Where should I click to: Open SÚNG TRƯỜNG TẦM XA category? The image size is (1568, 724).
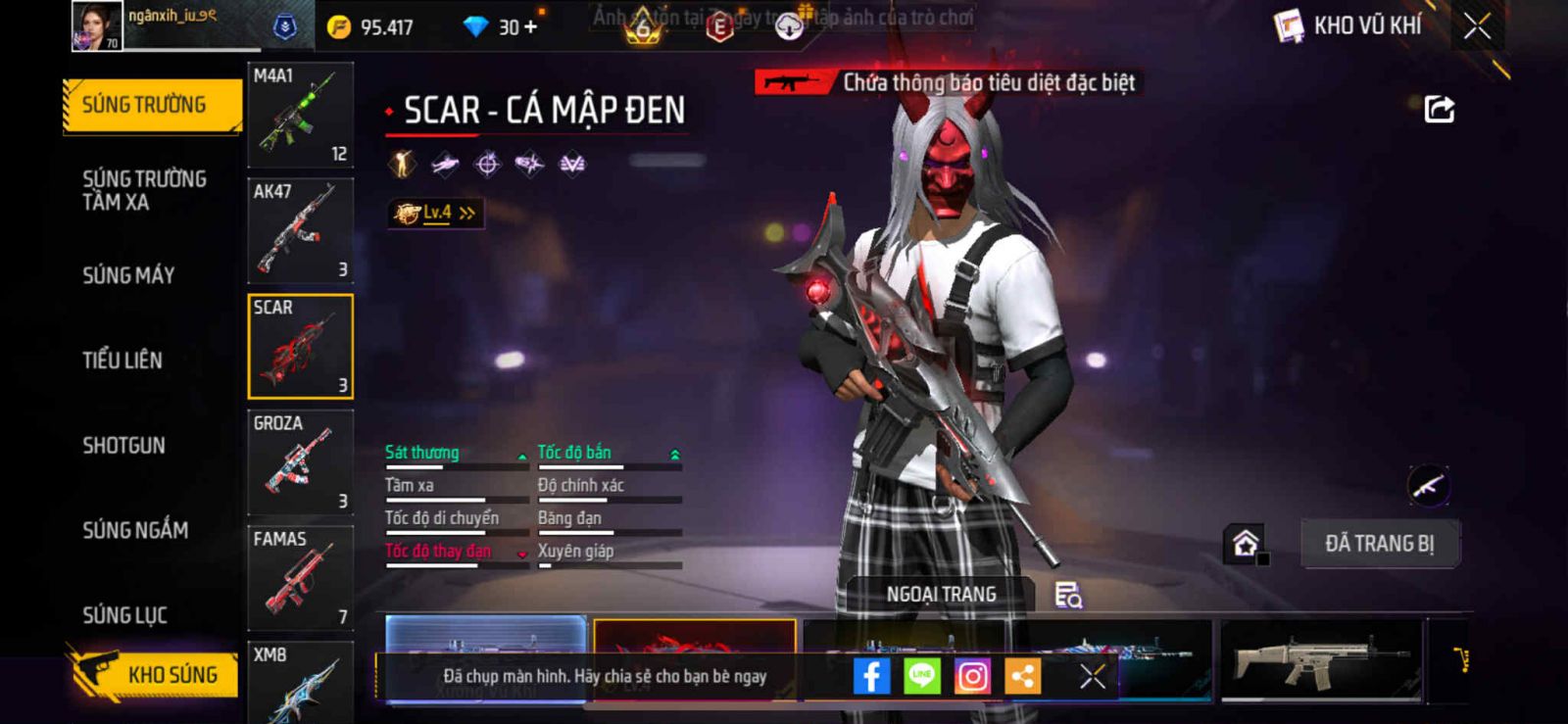coord(144,190)
